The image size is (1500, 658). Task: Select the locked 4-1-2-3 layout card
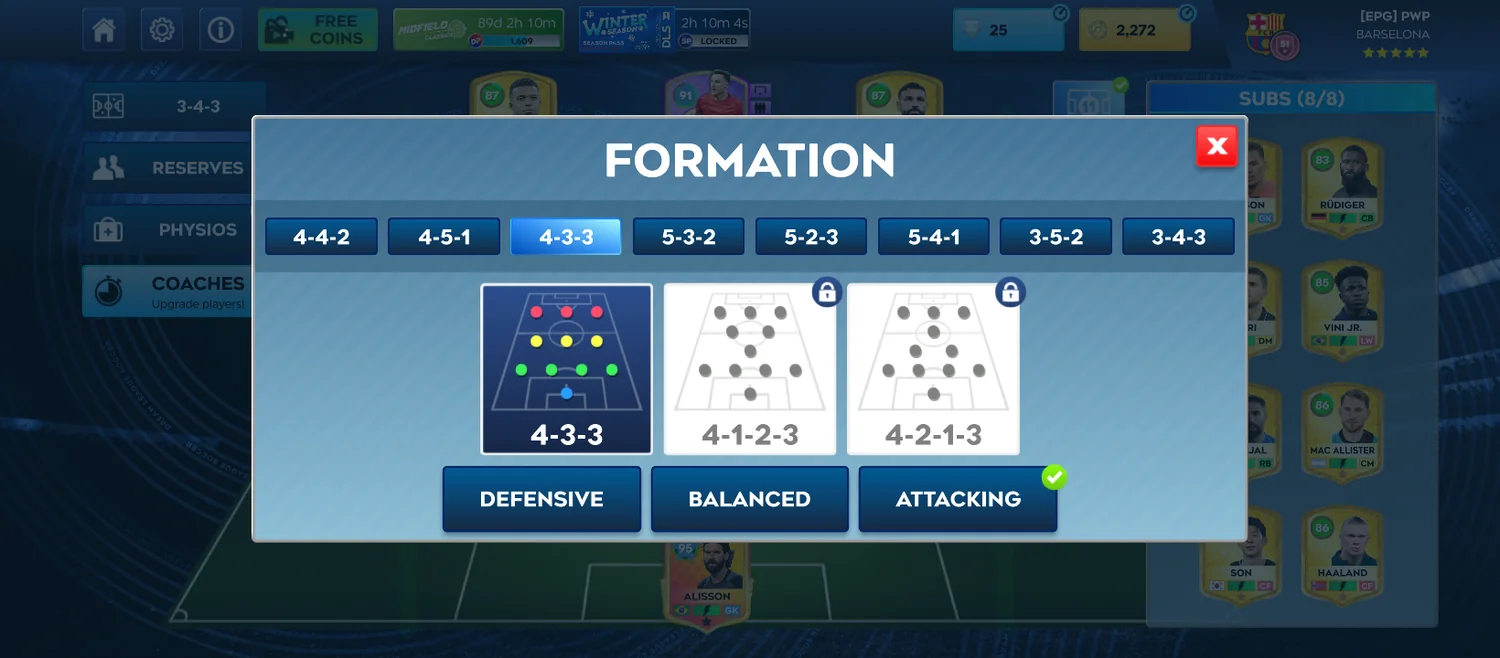750,368
